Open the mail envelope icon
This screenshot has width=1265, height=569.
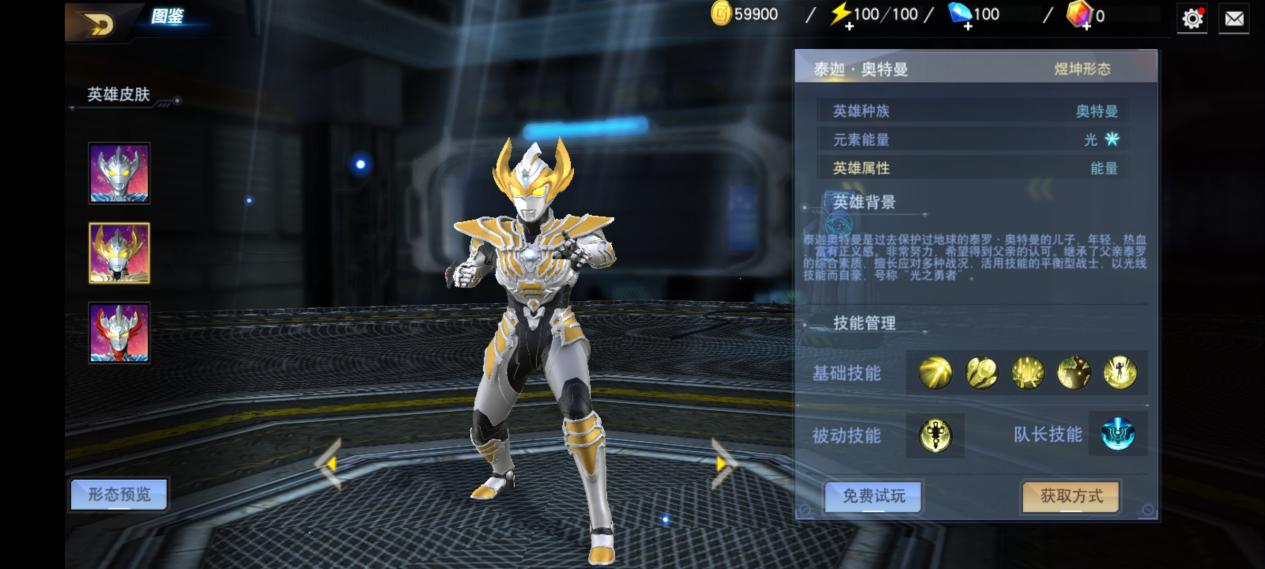coord(1234,18)
